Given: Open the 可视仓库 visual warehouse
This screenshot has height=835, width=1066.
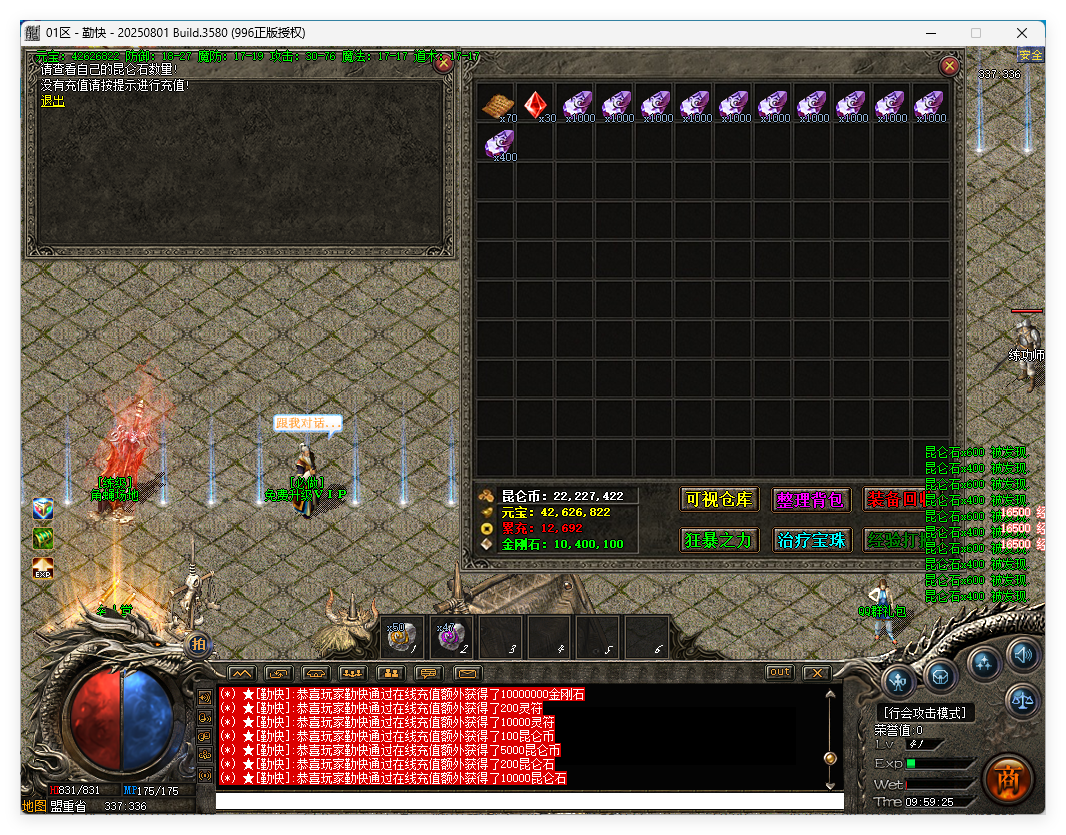Looking at the screenshot, I should (719, 499).
